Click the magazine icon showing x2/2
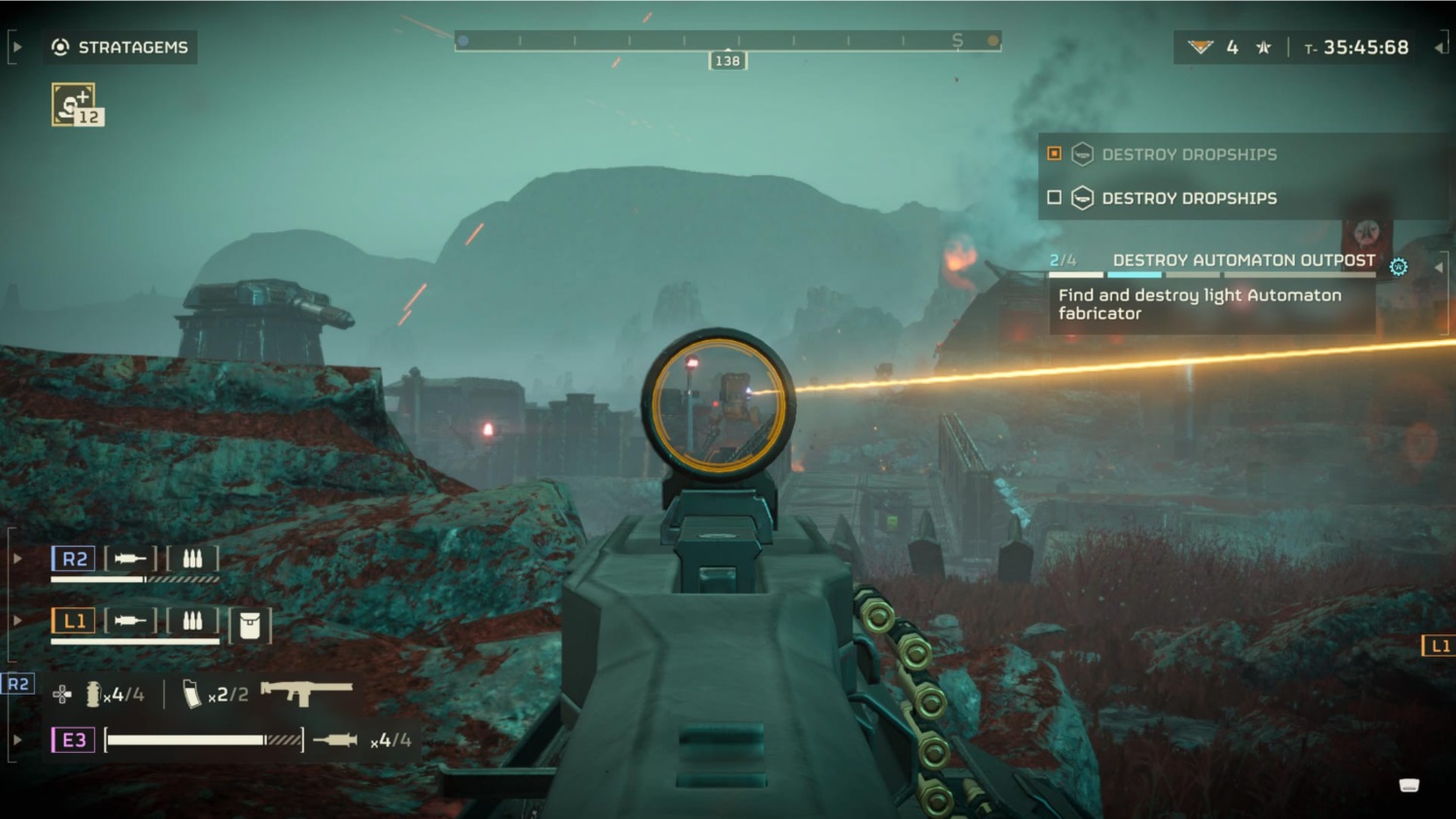The height and width of the screenshot is (819, 1456). point(194,694)
